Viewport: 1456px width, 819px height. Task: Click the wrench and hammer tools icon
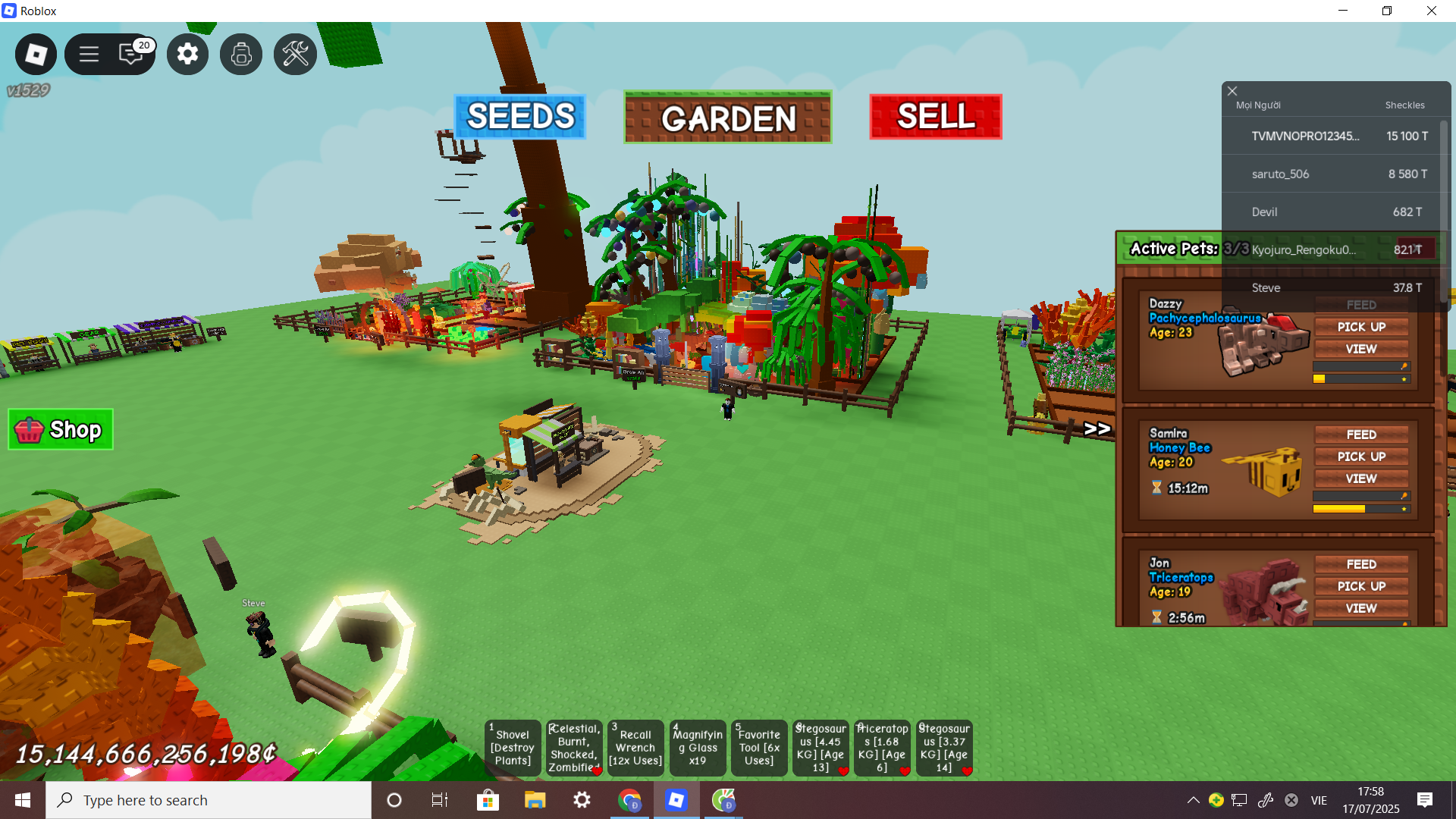point(295,54)
